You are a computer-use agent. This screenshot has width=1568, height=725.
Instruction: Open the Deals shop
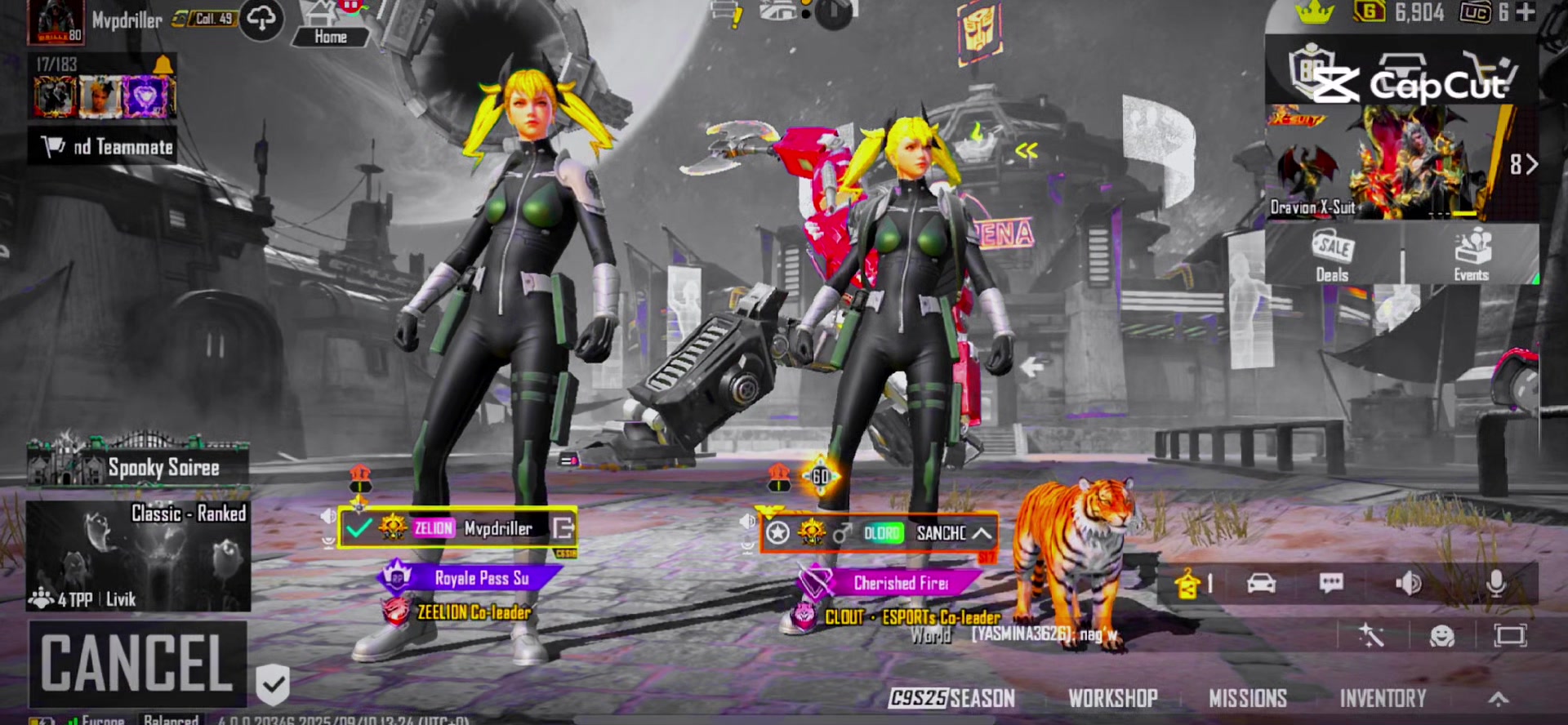tap(1332, 256)
